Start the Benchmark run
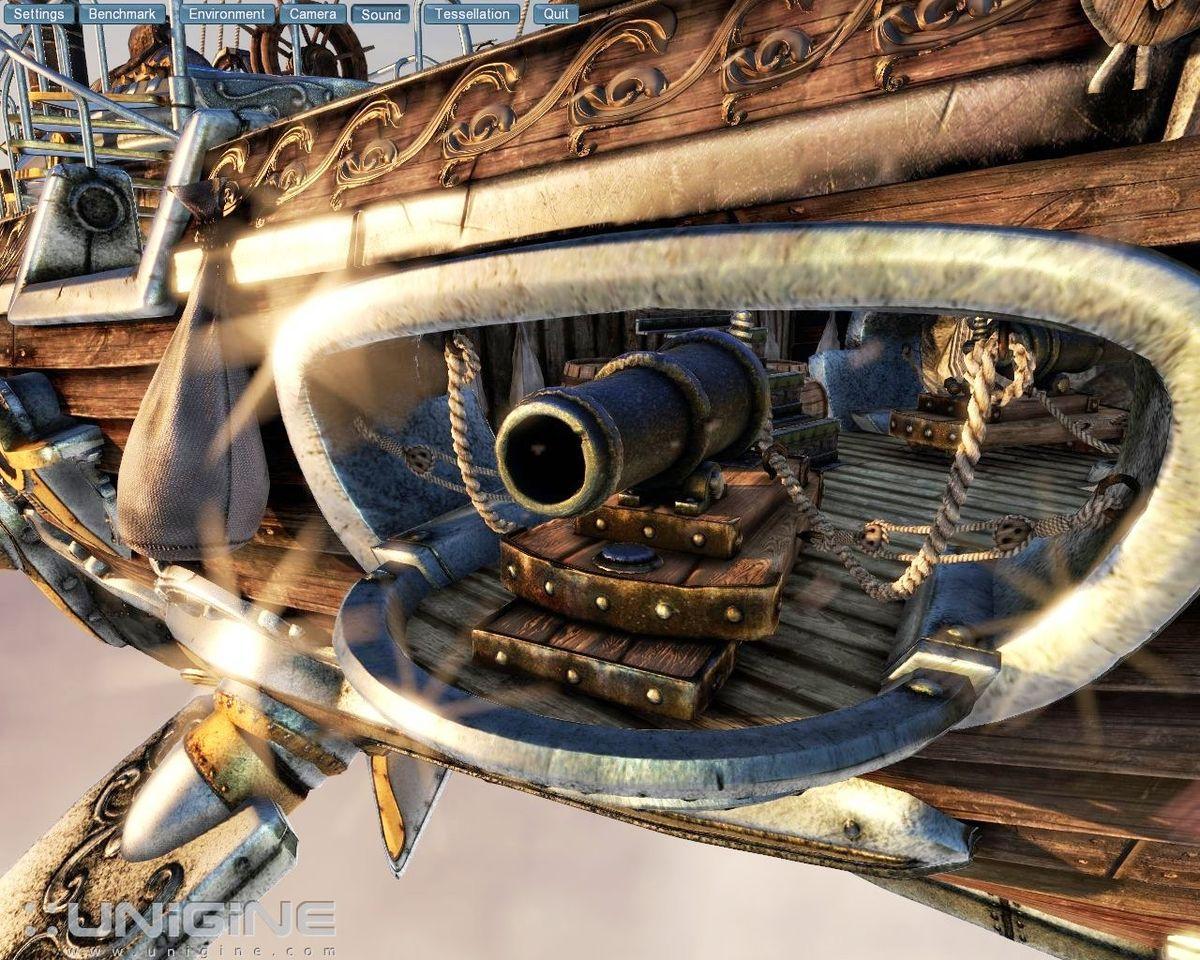Viewport: 1200px width, 960px height. tap(123, 14)
